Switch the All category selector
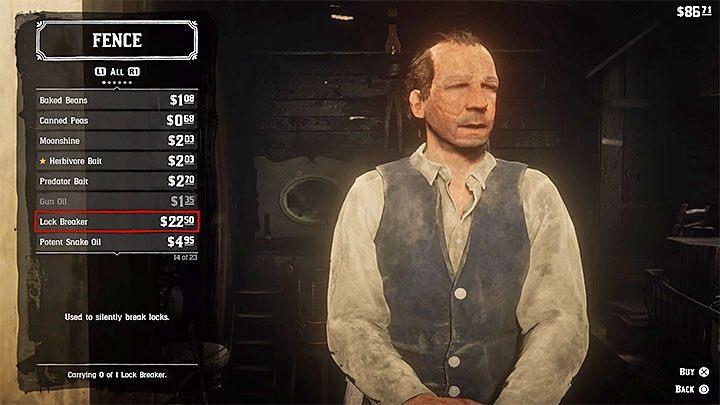Viewport: 720px width, 405px height. pos(117,72)
